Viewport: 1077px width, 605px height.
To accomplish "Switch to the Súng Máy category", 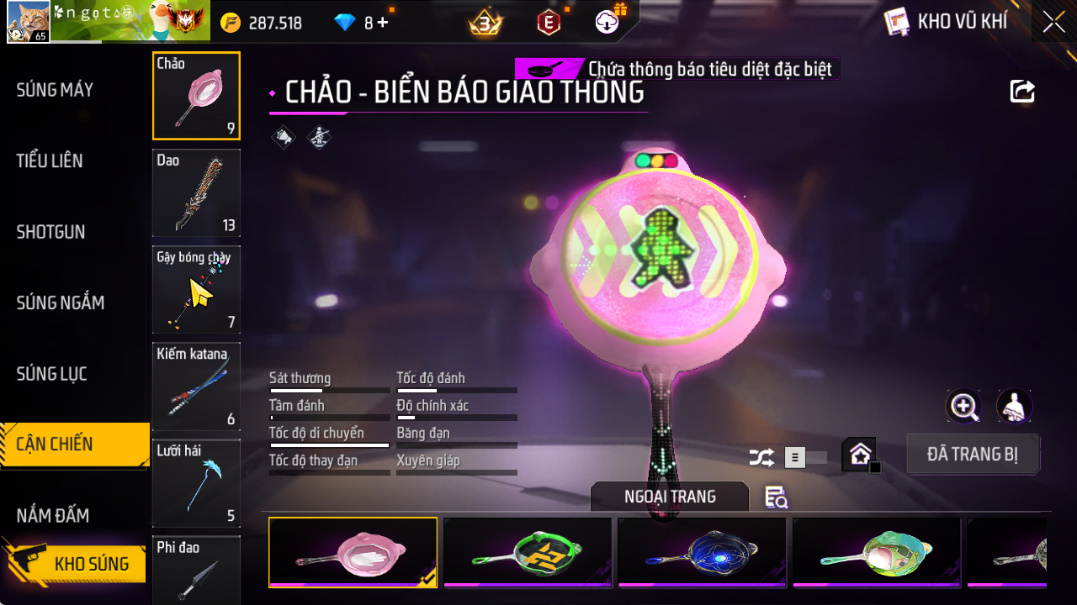I will coord(55,90).
